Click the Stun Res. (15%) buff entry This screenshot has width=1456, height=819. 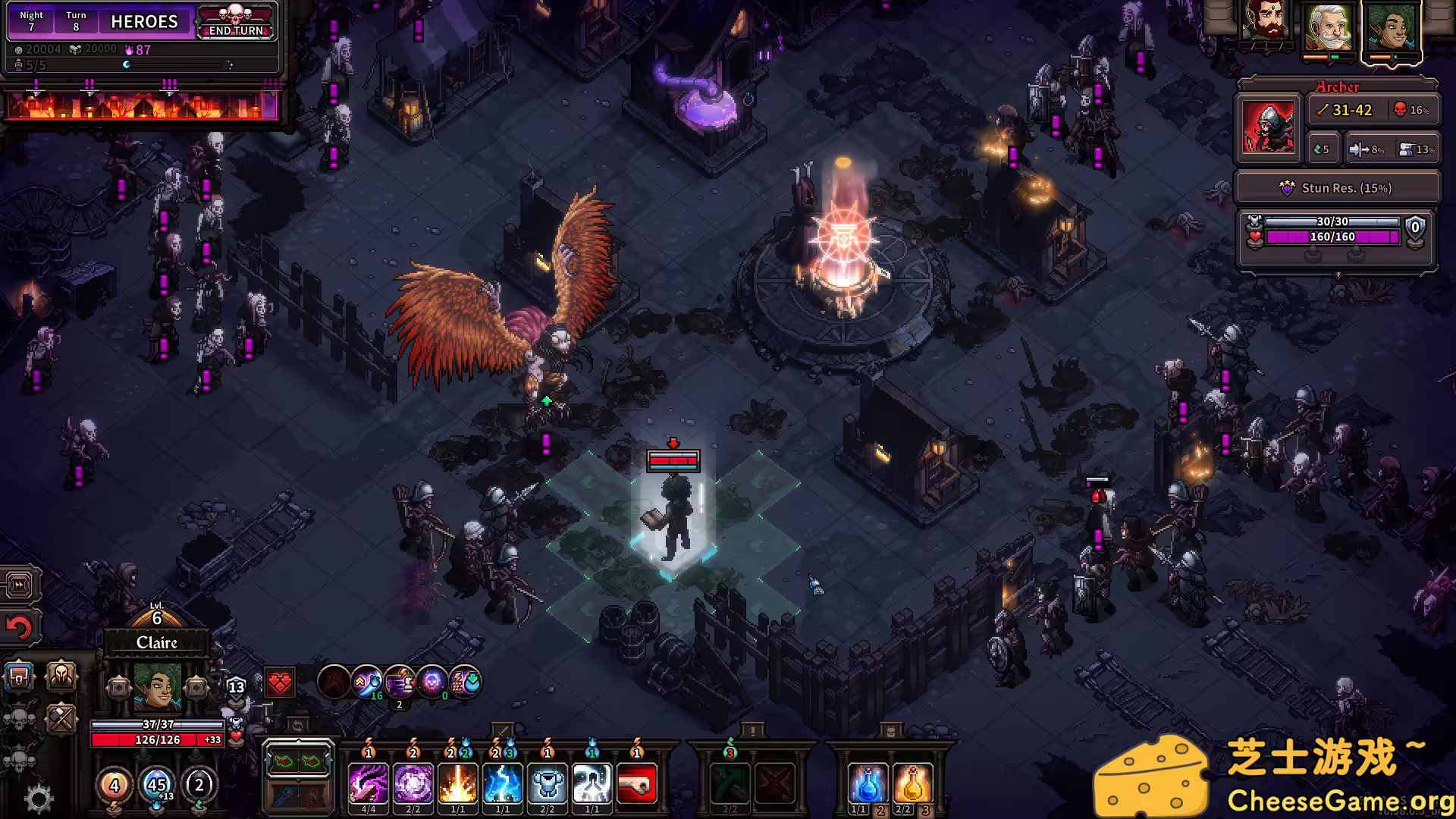[x=1337, y=187]
